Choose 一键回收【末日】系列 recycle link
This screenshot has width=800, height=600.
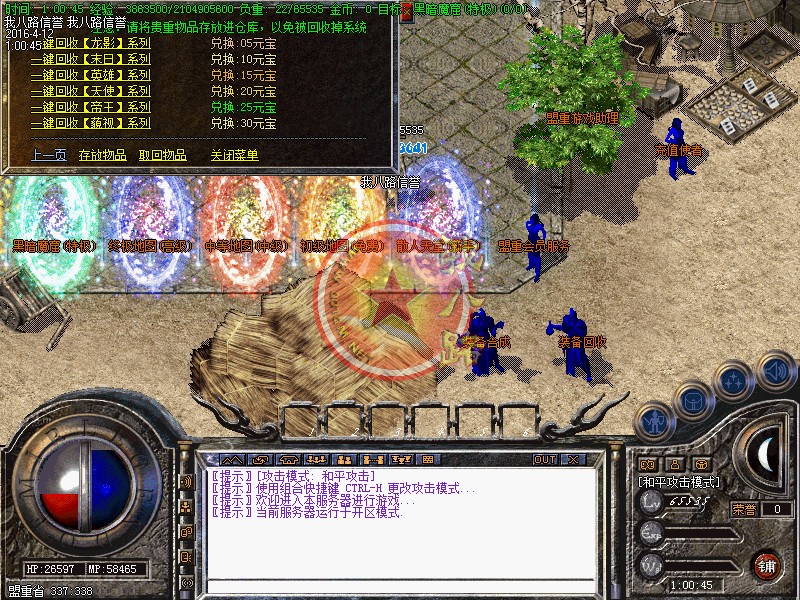click(90, 59)
